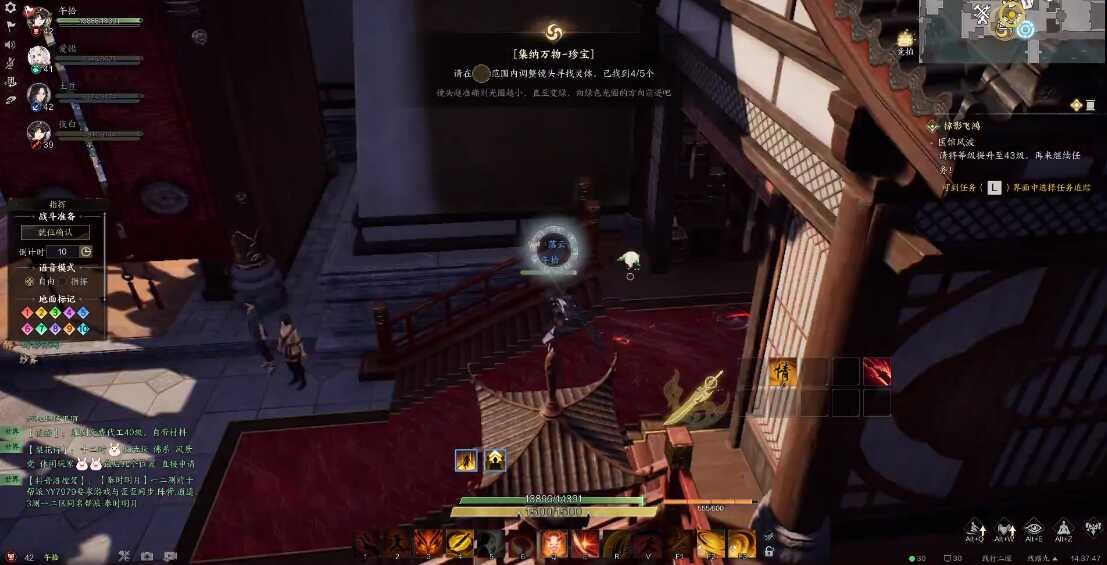The width and height of the screenshot is (1107, 565).
Task: Open the camera screenshot icon
Action: click(x=147, y=557)
